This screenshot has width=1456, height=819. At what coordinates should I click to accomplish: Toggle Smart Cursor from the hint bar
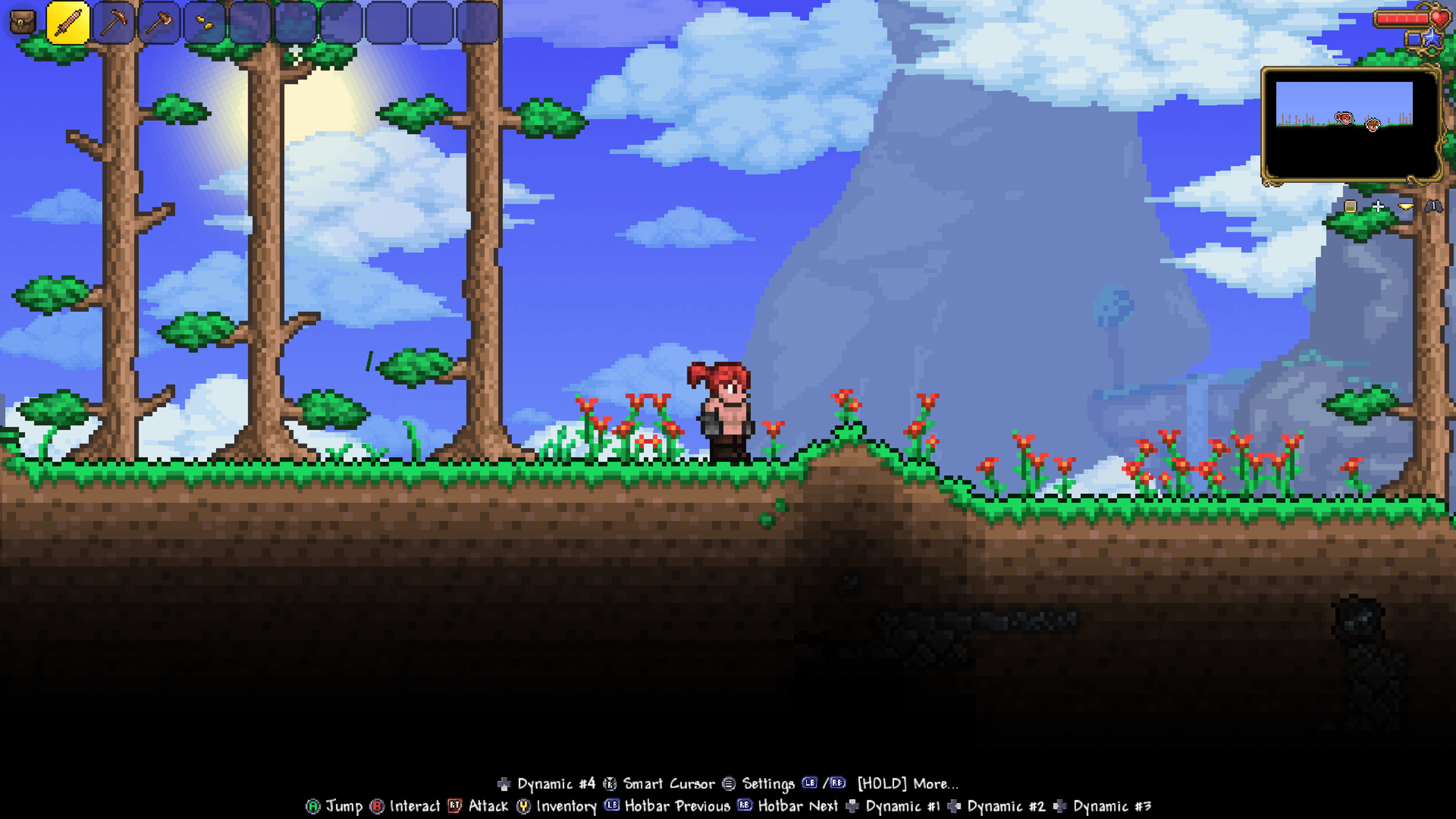[668, 783]
